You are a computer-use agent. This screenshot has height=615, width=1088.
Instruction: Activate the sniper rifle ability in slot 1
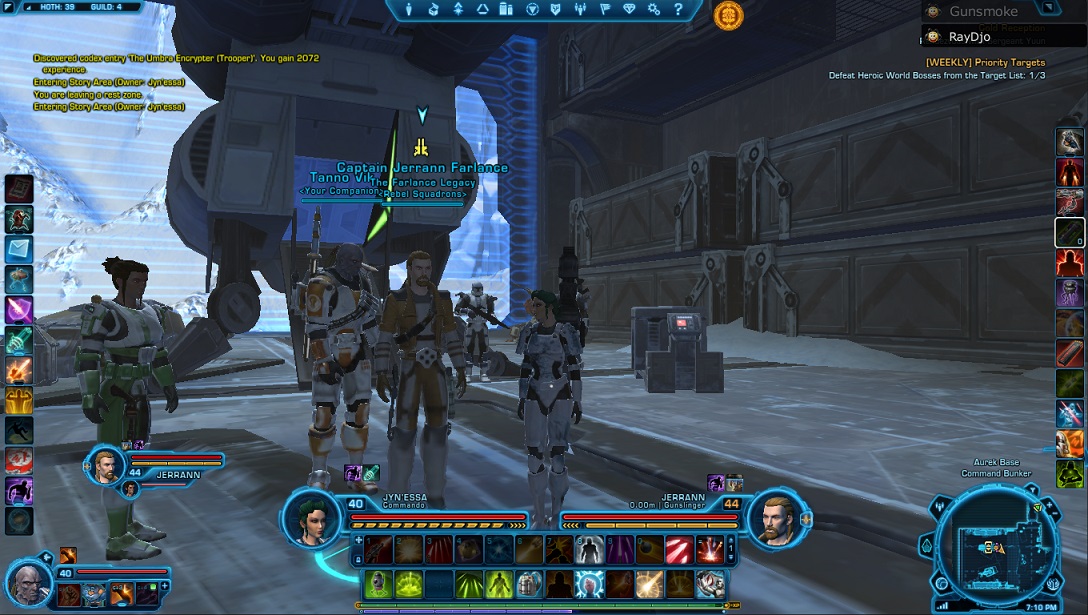click(x=377, y=549)
